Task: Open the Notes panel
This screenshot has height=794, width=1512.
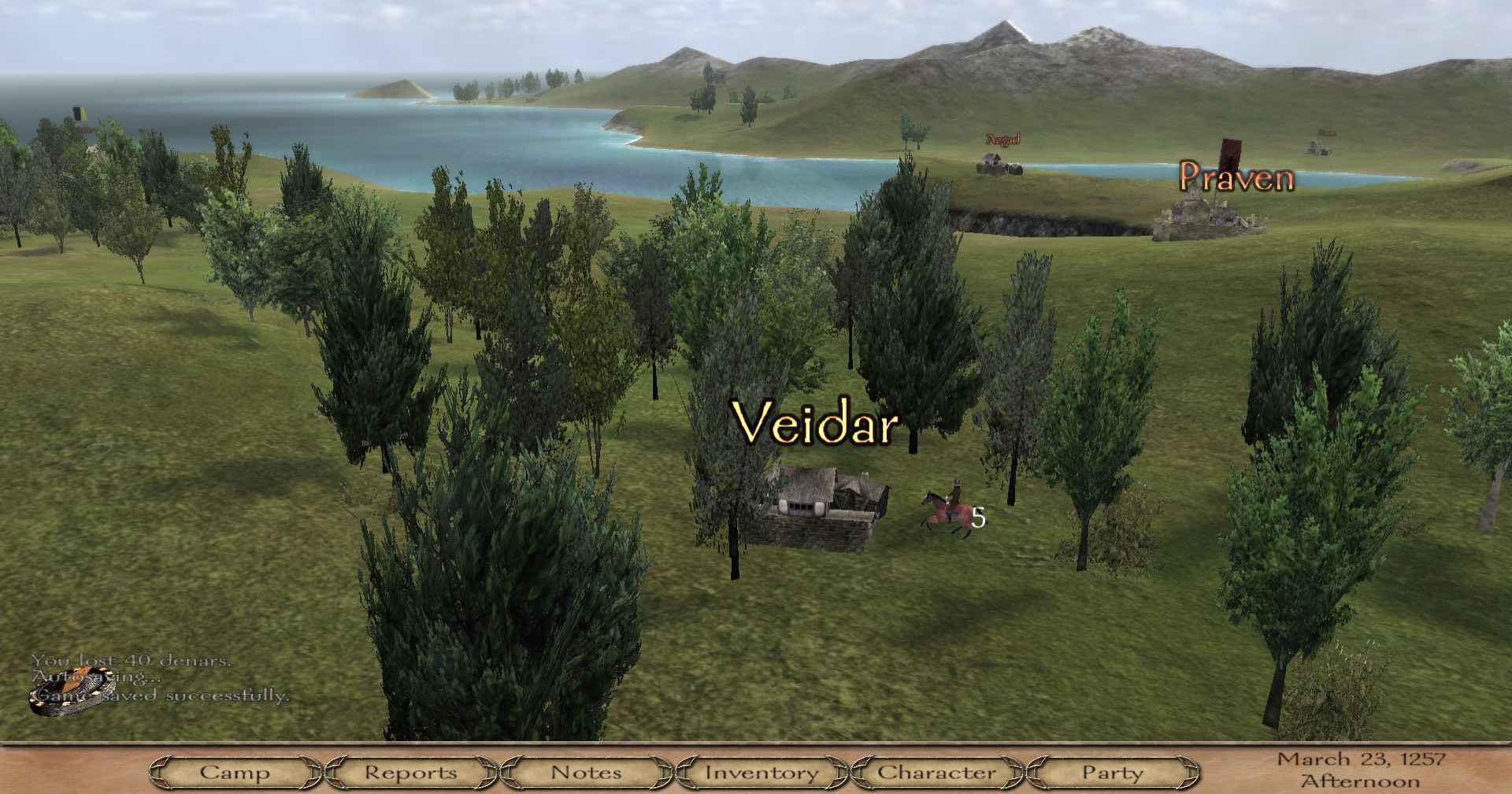Action: pyautogui.click(x=586, y=773)
